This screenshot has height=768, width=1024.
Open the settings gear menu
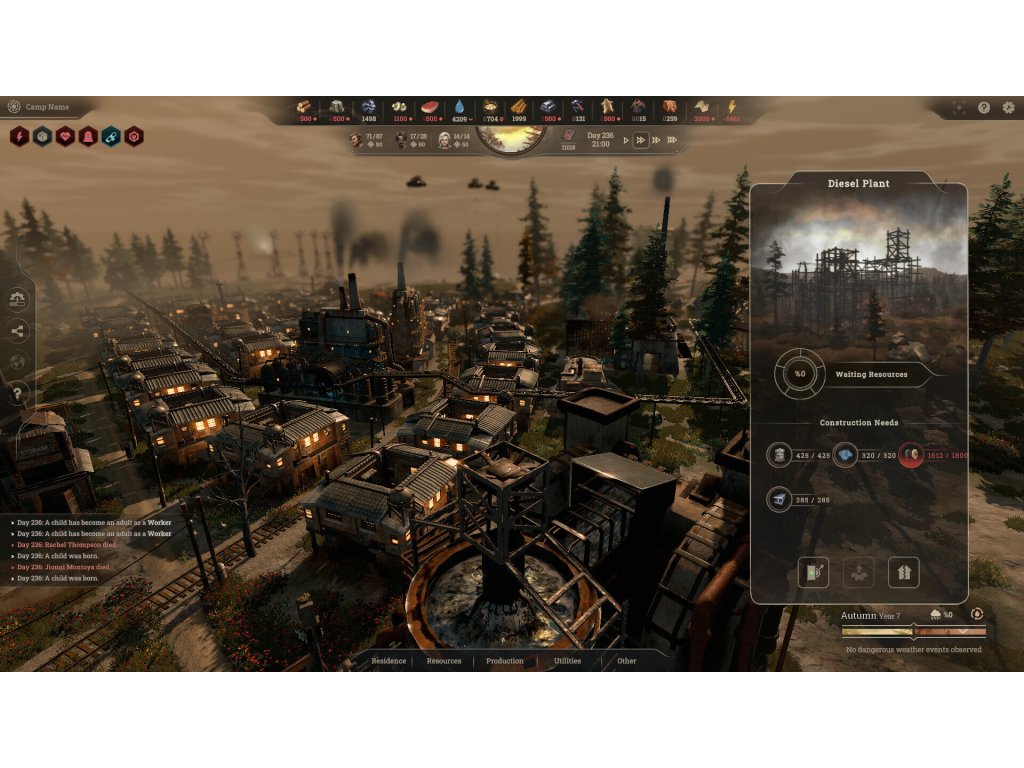coord(1007,107)
